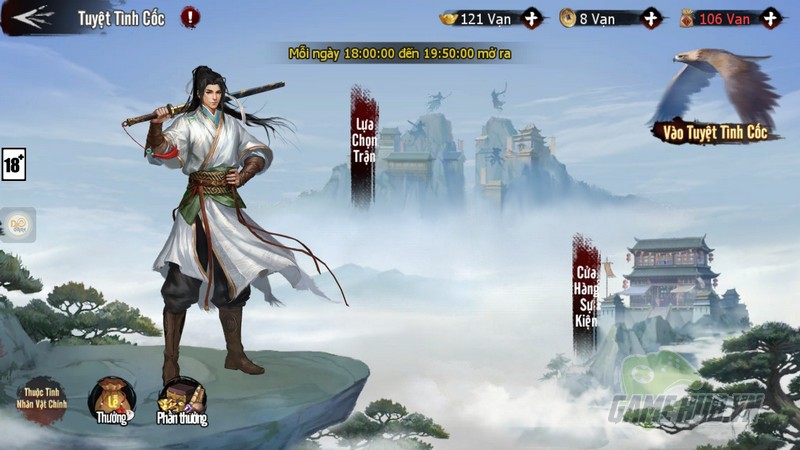Add coins next to 8 Vạn
The height and width of the screenshot is (450, 800).
tap(651, 18)
